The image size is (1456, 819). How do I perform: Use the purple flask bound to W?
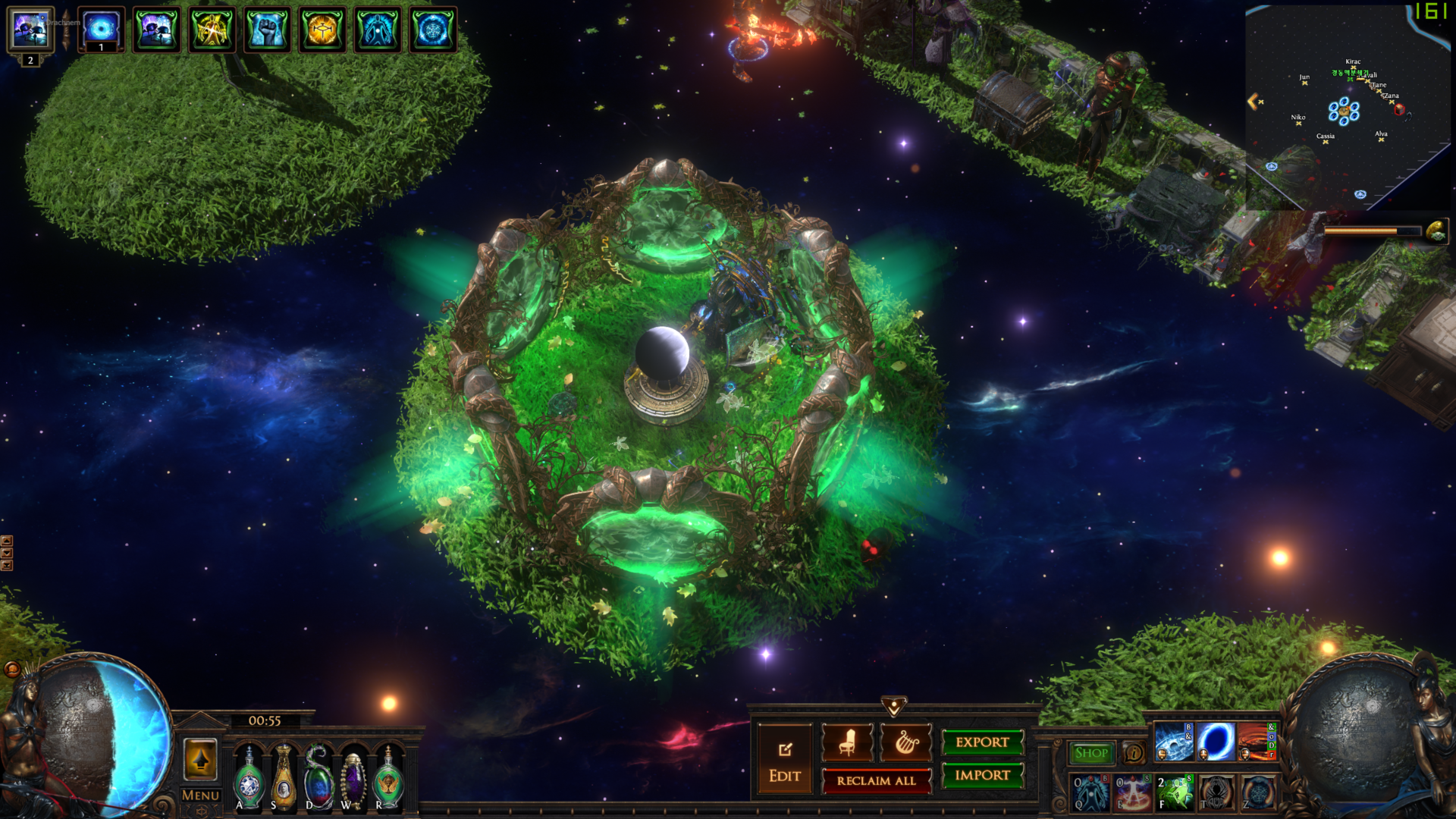click(x=353, y=779)
